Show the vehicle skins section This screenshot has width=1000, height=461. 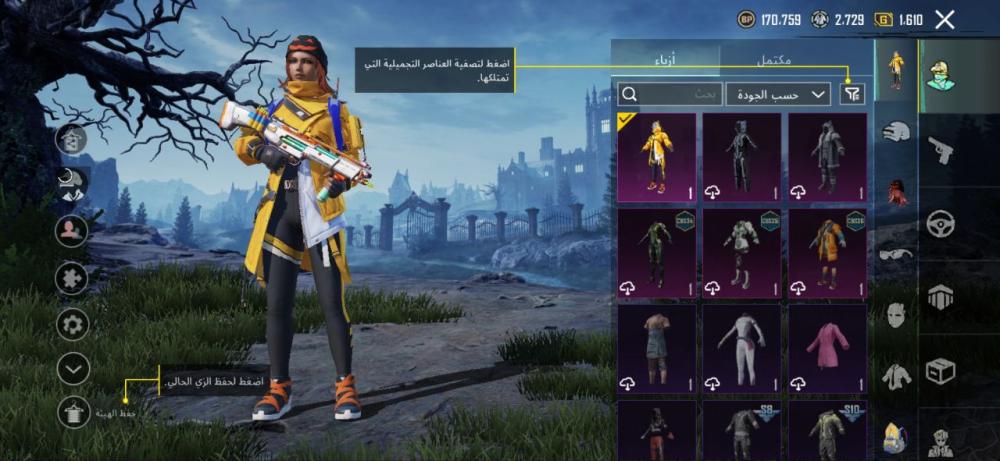941,224
